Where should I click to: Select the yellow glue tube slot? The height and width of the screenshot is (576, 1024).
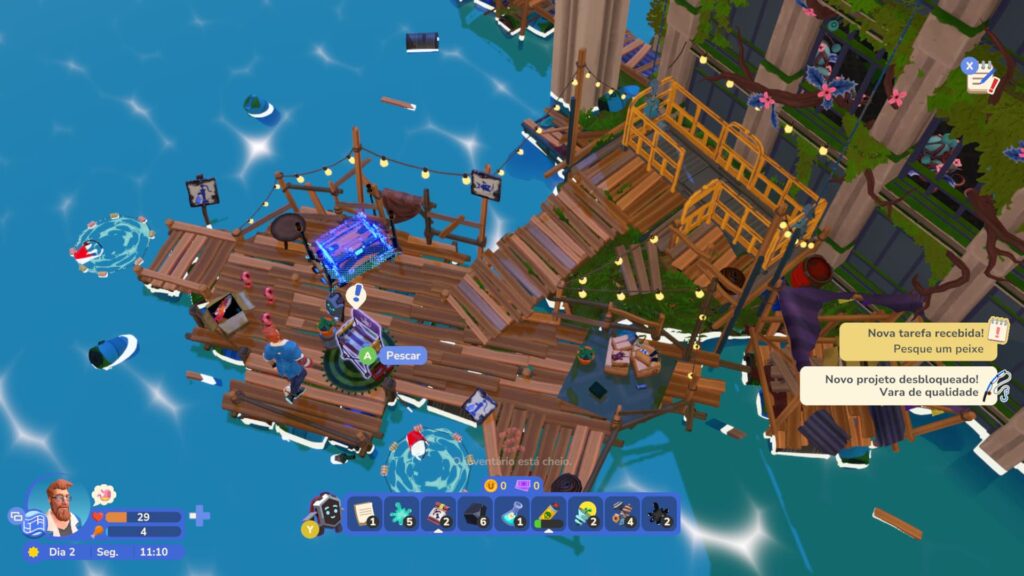549,514
